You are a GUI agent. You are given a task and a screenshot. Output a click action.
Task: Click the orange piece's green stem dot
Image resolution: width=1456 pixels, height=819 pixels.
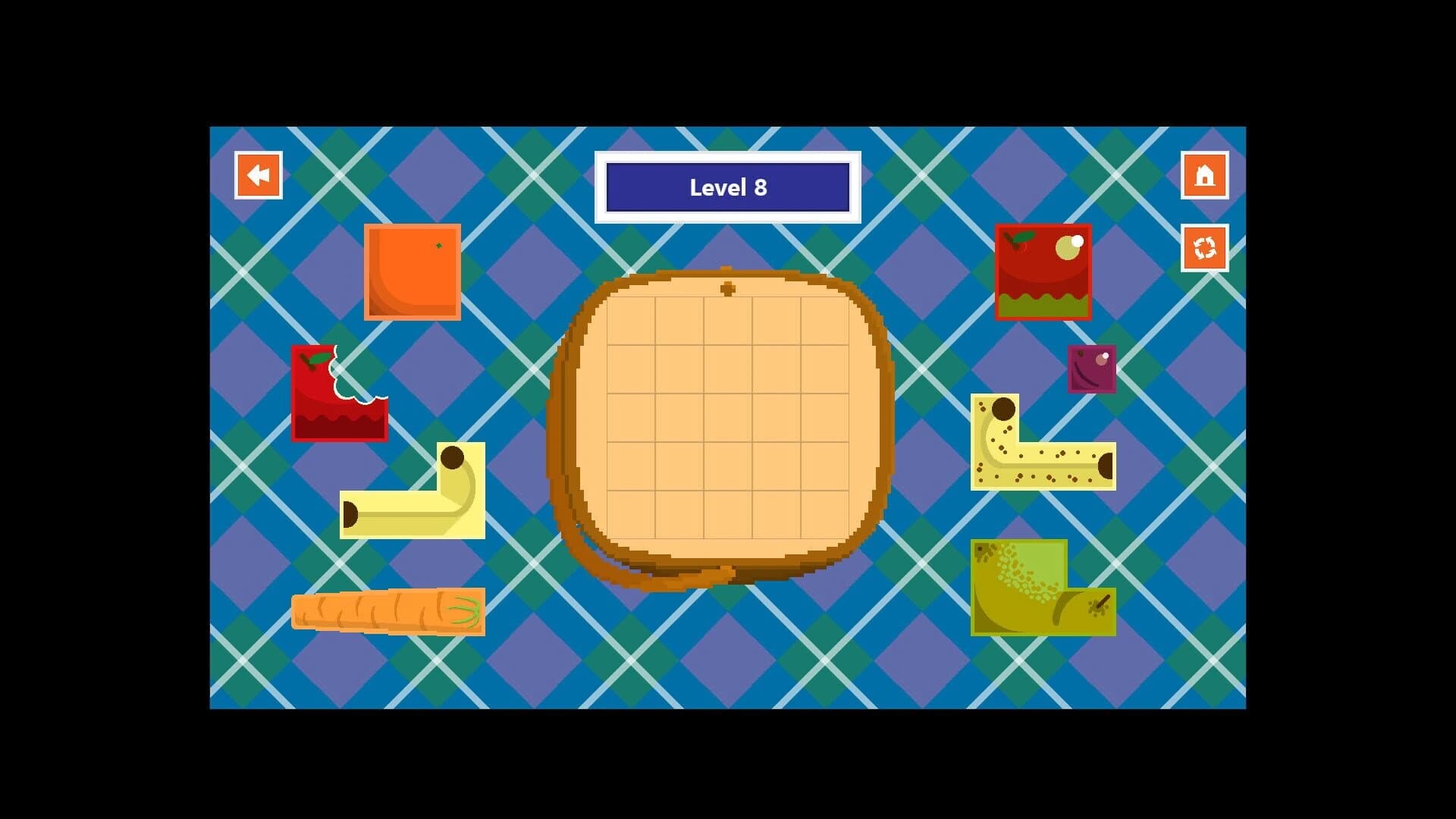pyautogui.click(x=438, y=245)
